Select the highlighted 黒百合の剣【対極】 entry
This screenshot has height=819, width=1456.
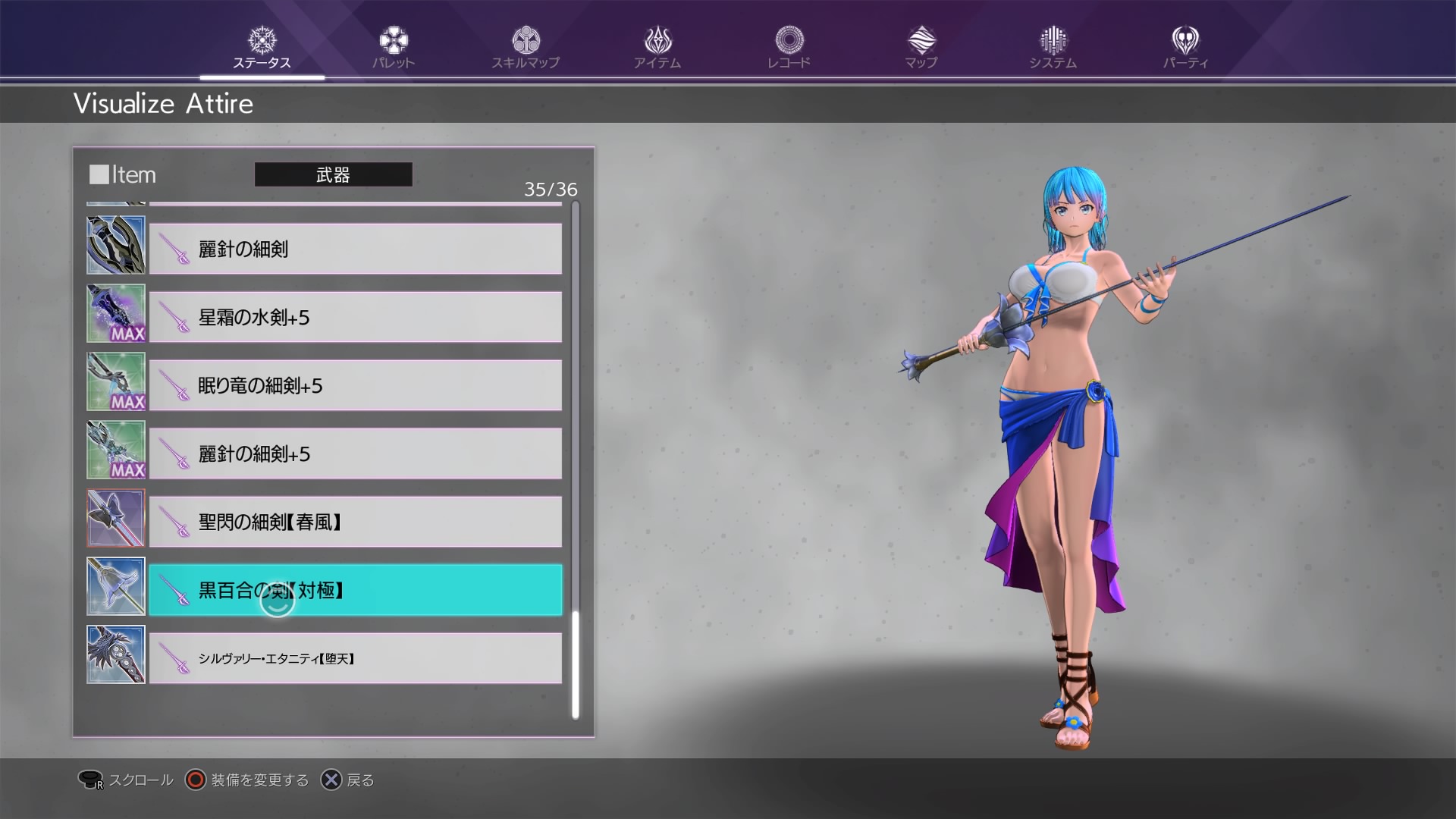coord(355,590)
